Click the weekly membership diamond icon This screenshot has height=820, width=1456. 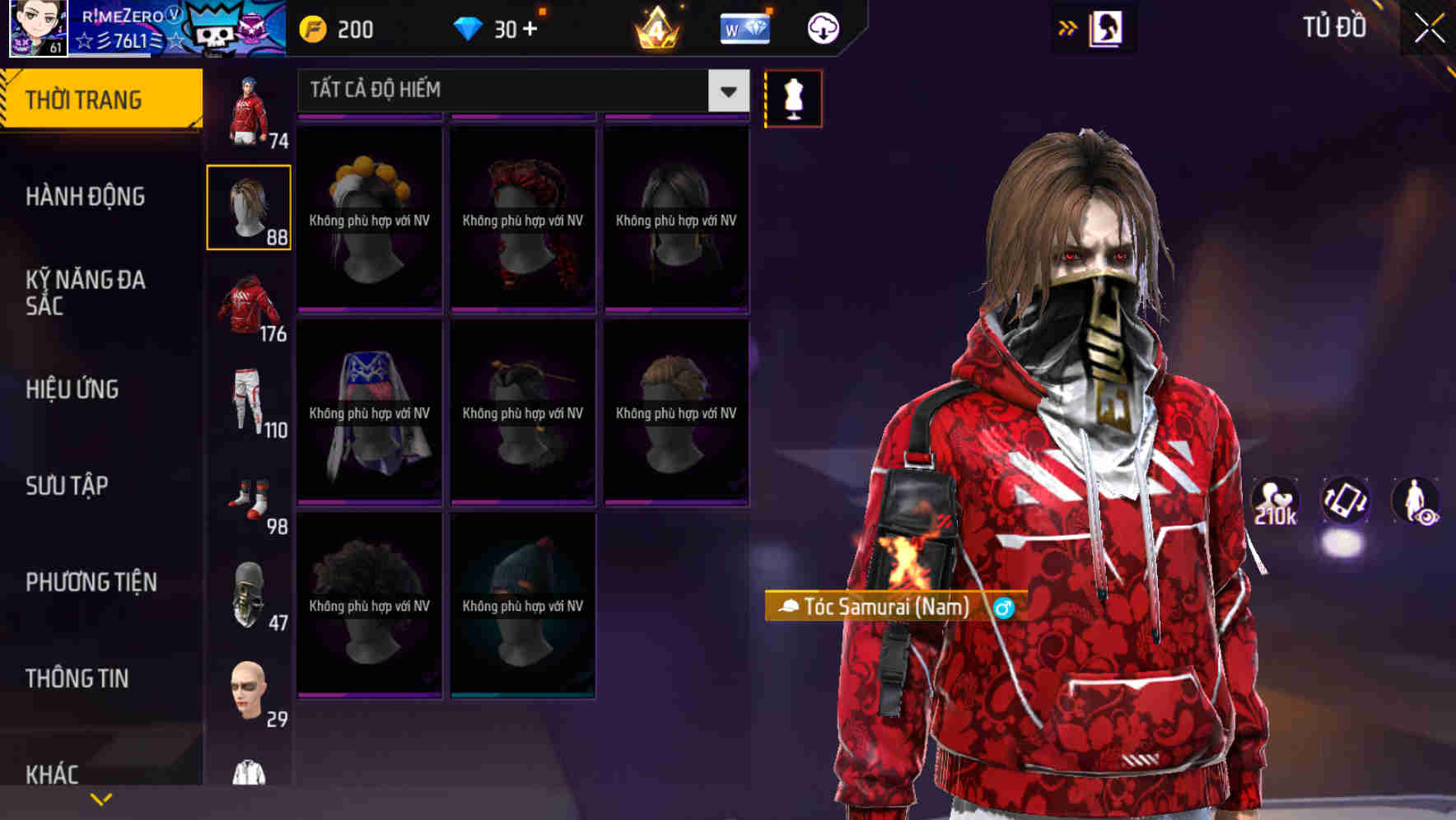tap(744, 27)
